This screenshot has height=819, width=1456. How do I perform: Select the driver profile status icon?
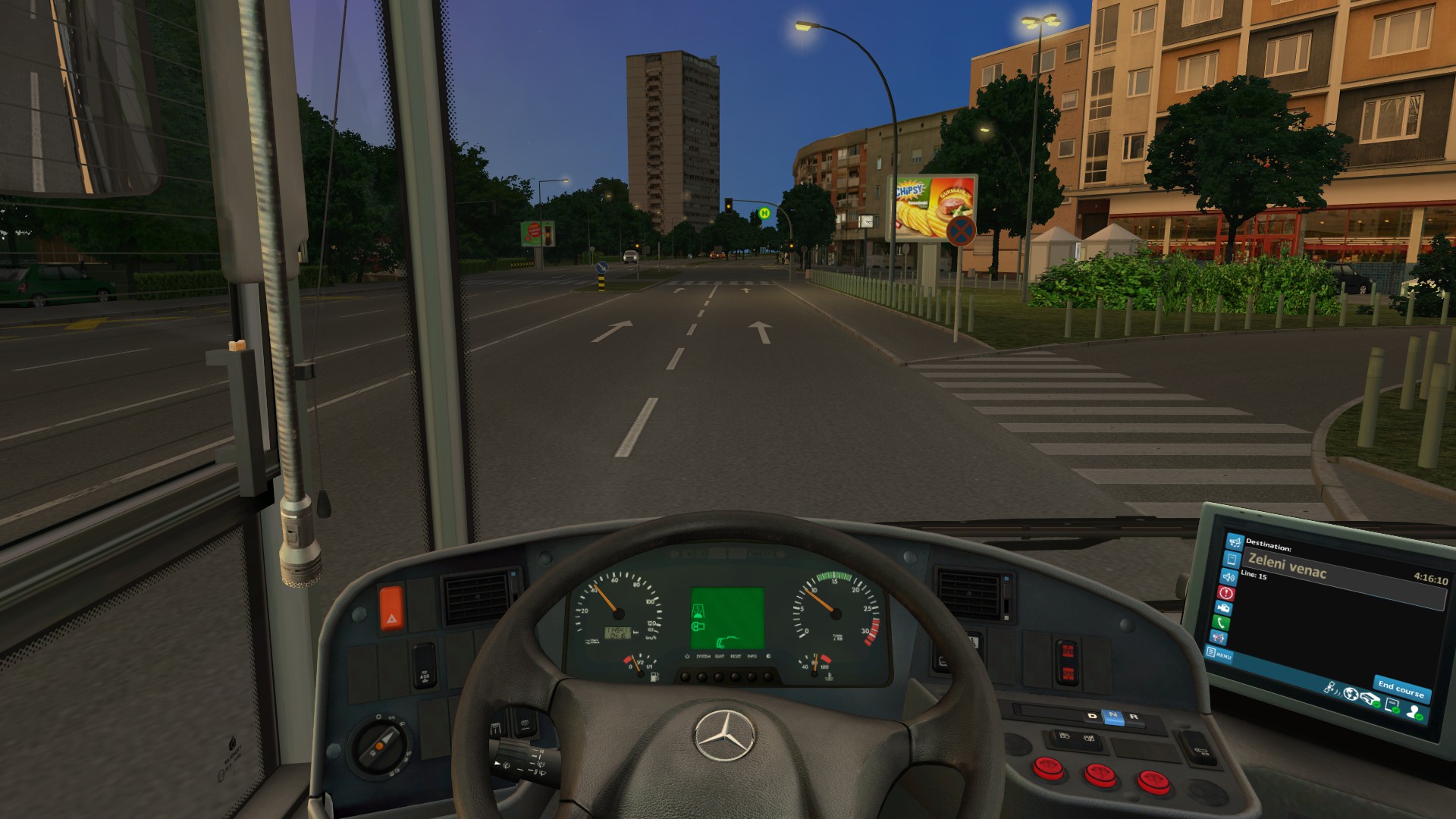(x=1414, y=712)
